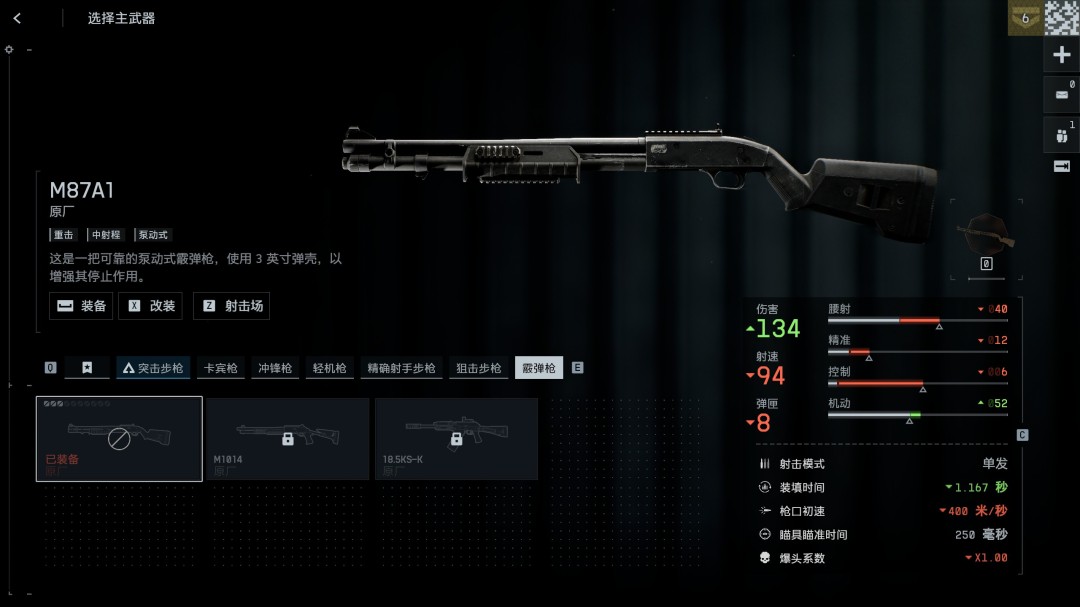The width and height of the screenshot is (1080, 607).
Task: Click the plus icon in the right sidebar
Action: [1062, 55]
